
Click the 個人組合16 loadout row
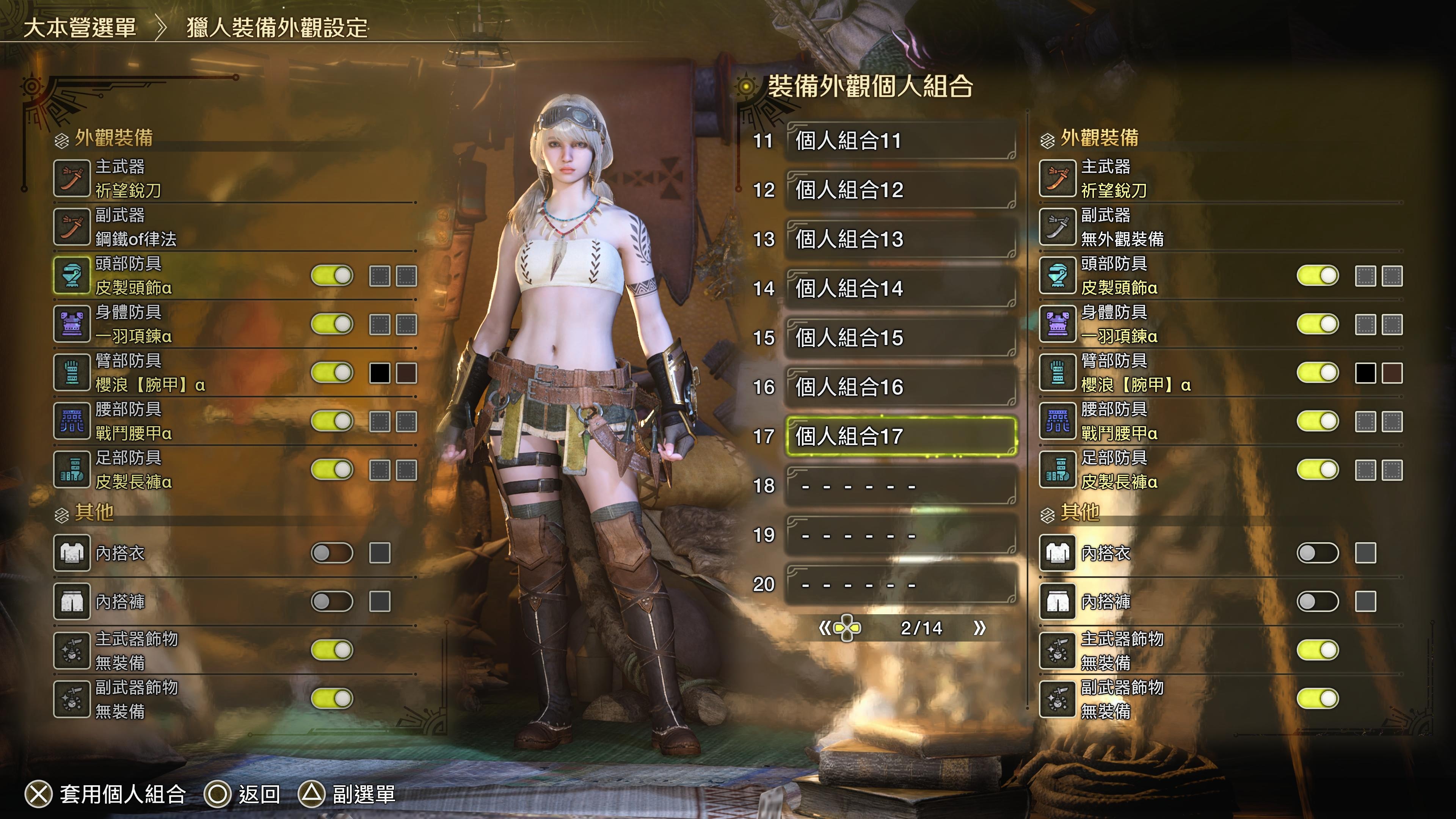[x=901, y=387]
